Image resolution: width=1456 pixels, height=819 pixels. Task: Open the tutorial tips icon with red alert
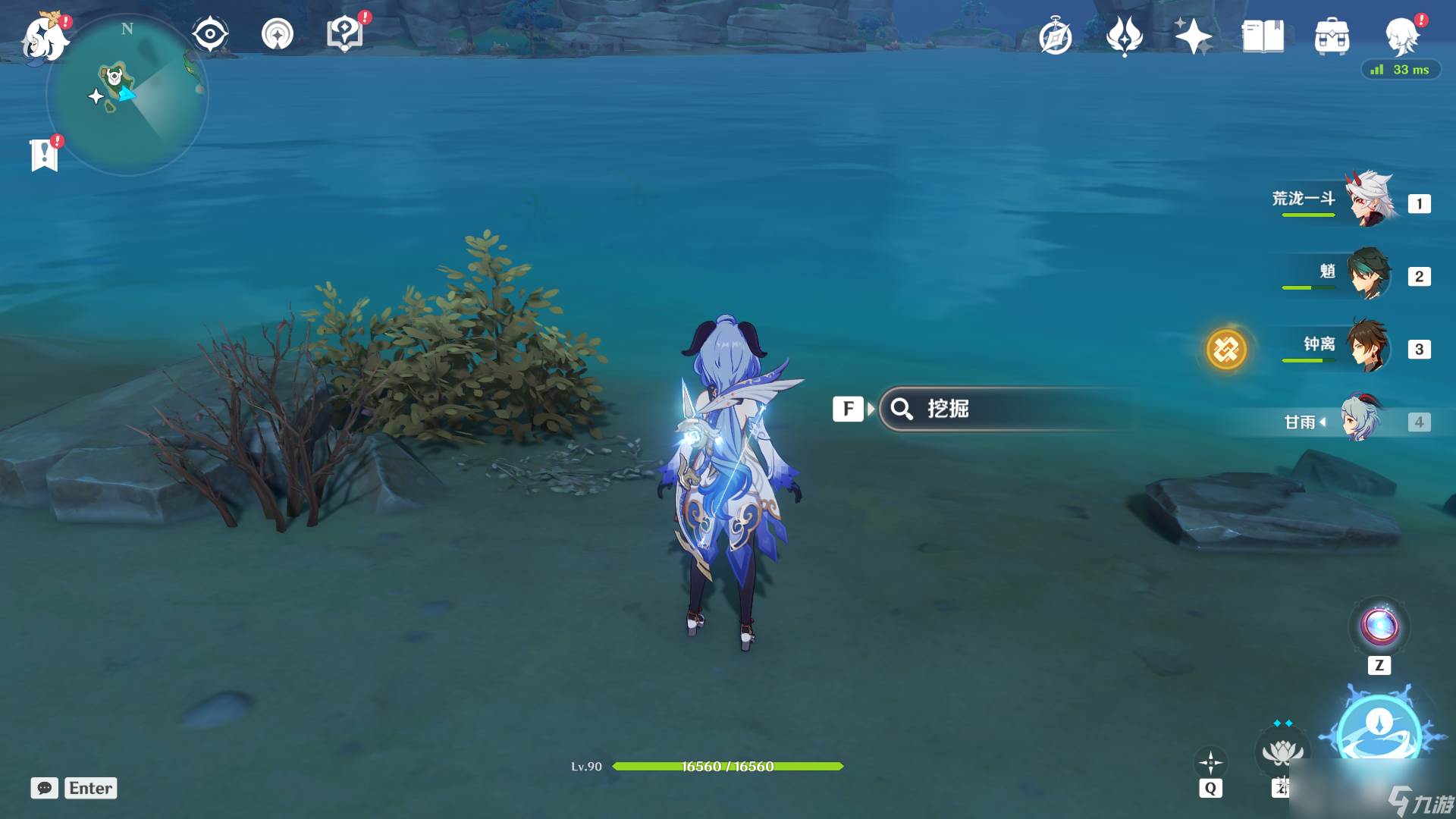point(345,34)
